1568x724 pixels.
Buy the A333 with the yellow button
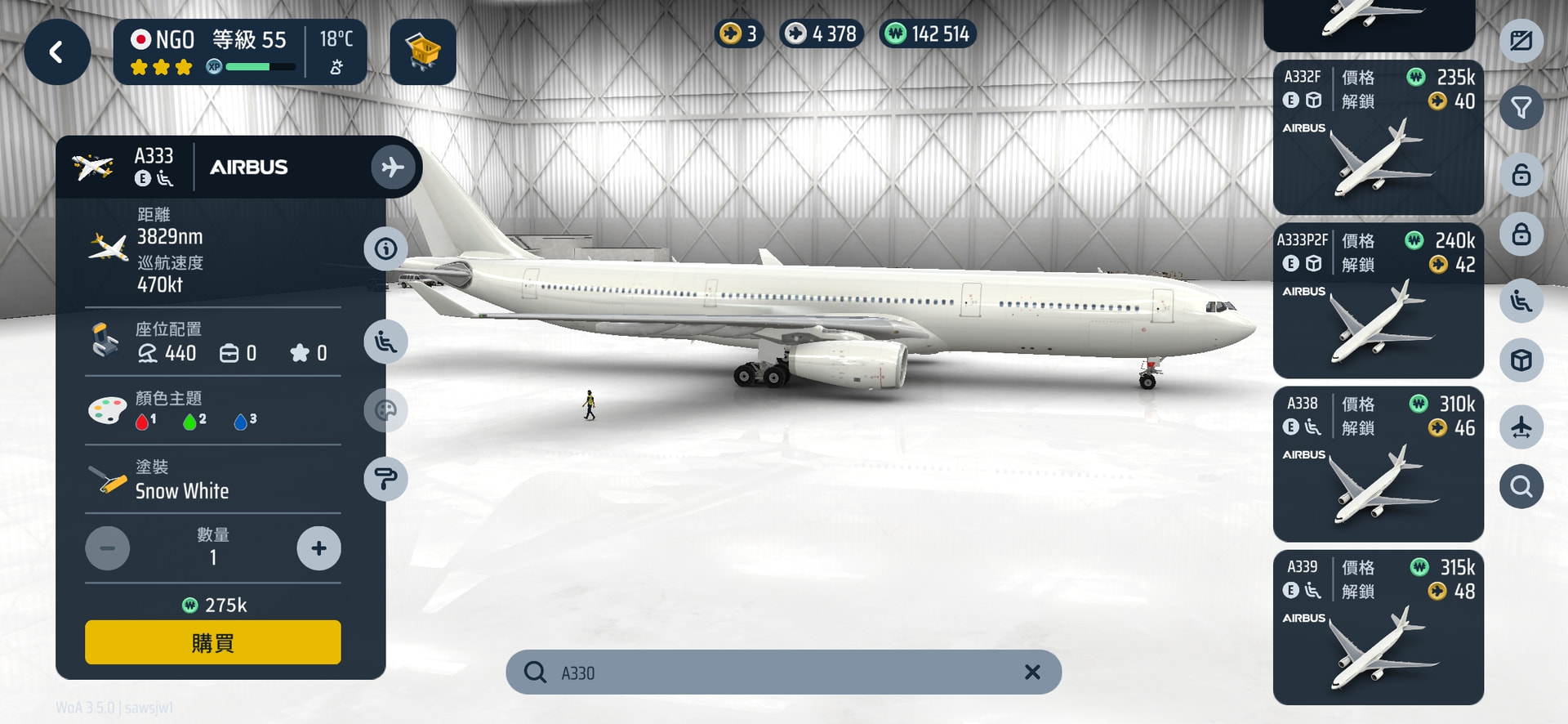pyautogui.click(x=212, y=642)
